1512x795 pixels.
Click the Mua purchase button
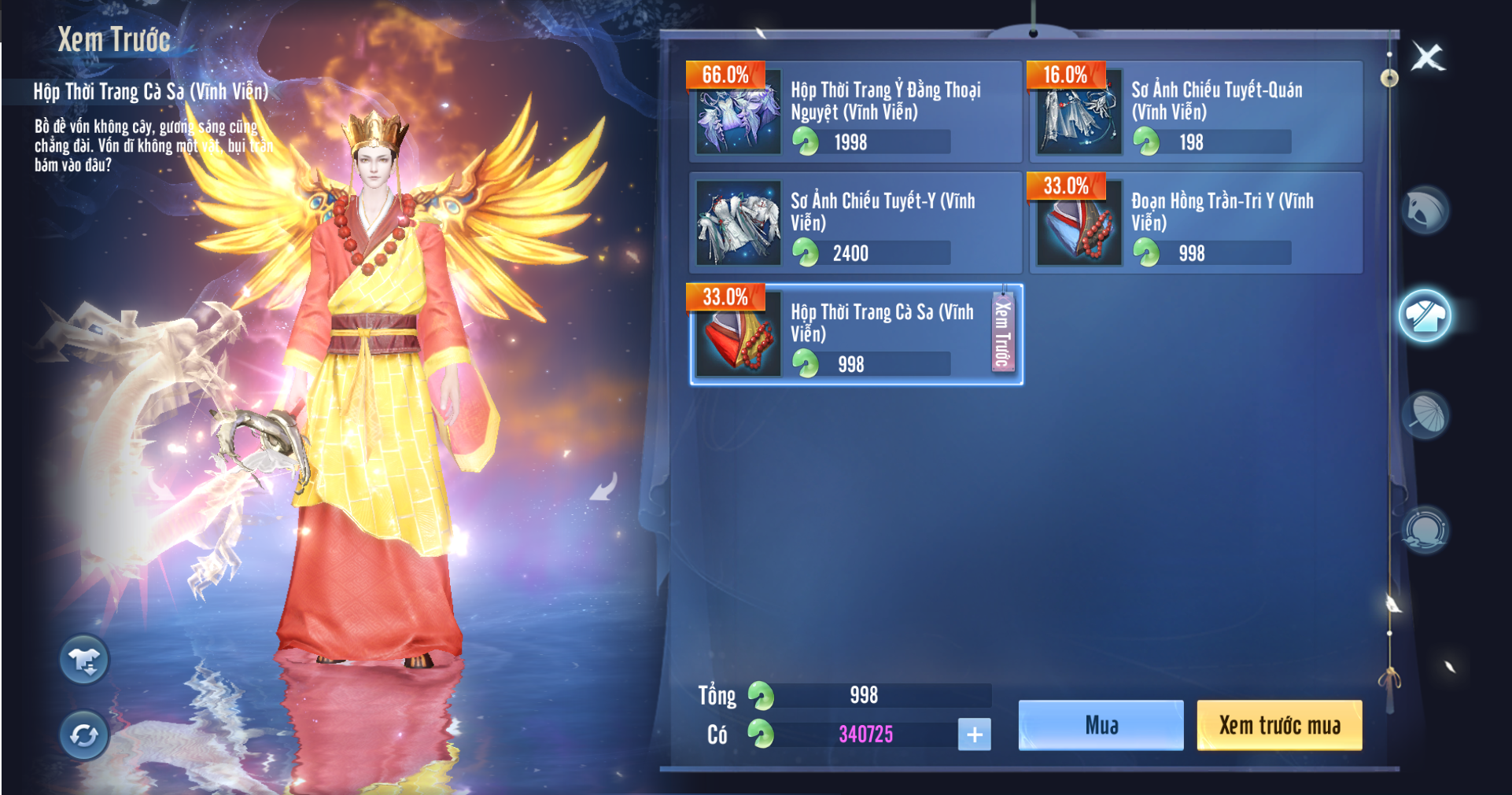click(x=1101, y=725)
